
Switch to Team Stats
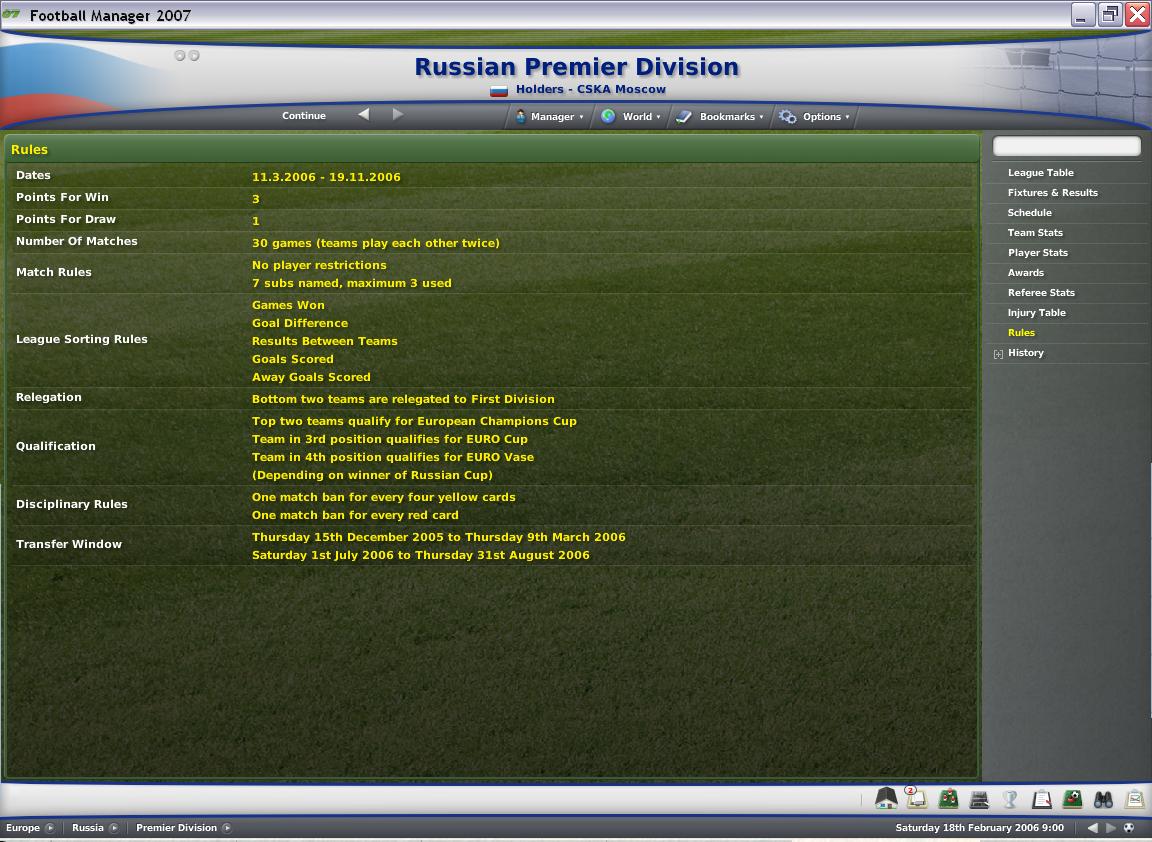click(1035, 233)
